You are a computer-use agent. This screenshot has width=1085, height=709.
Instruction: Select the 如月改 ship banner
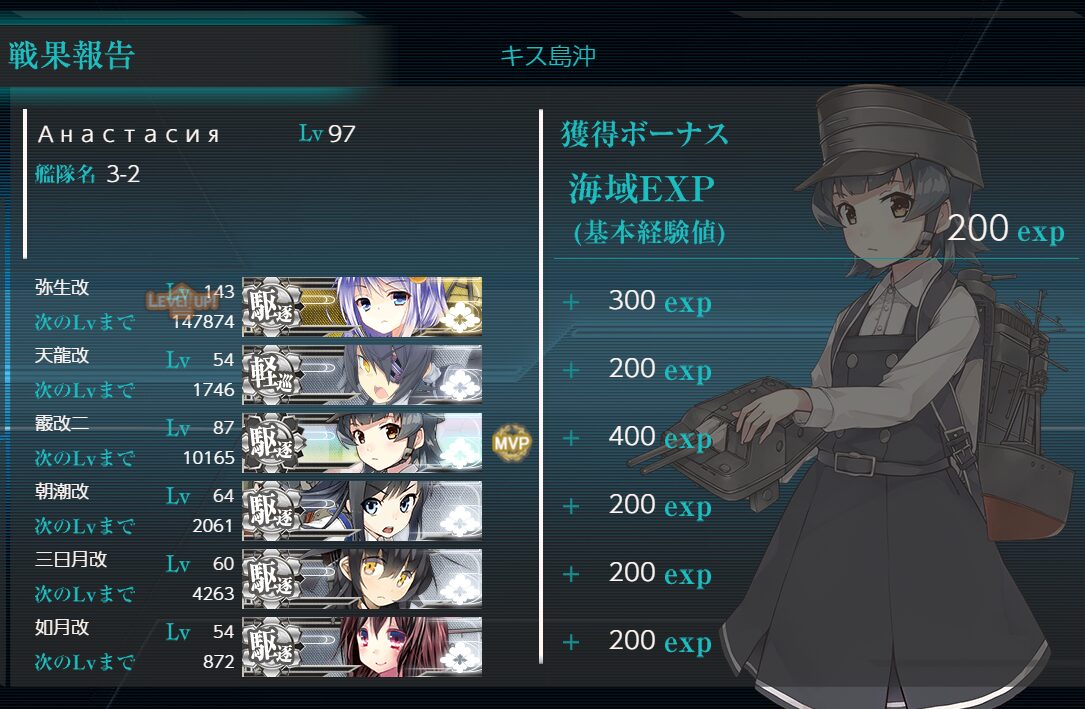(x=362, y=646)
